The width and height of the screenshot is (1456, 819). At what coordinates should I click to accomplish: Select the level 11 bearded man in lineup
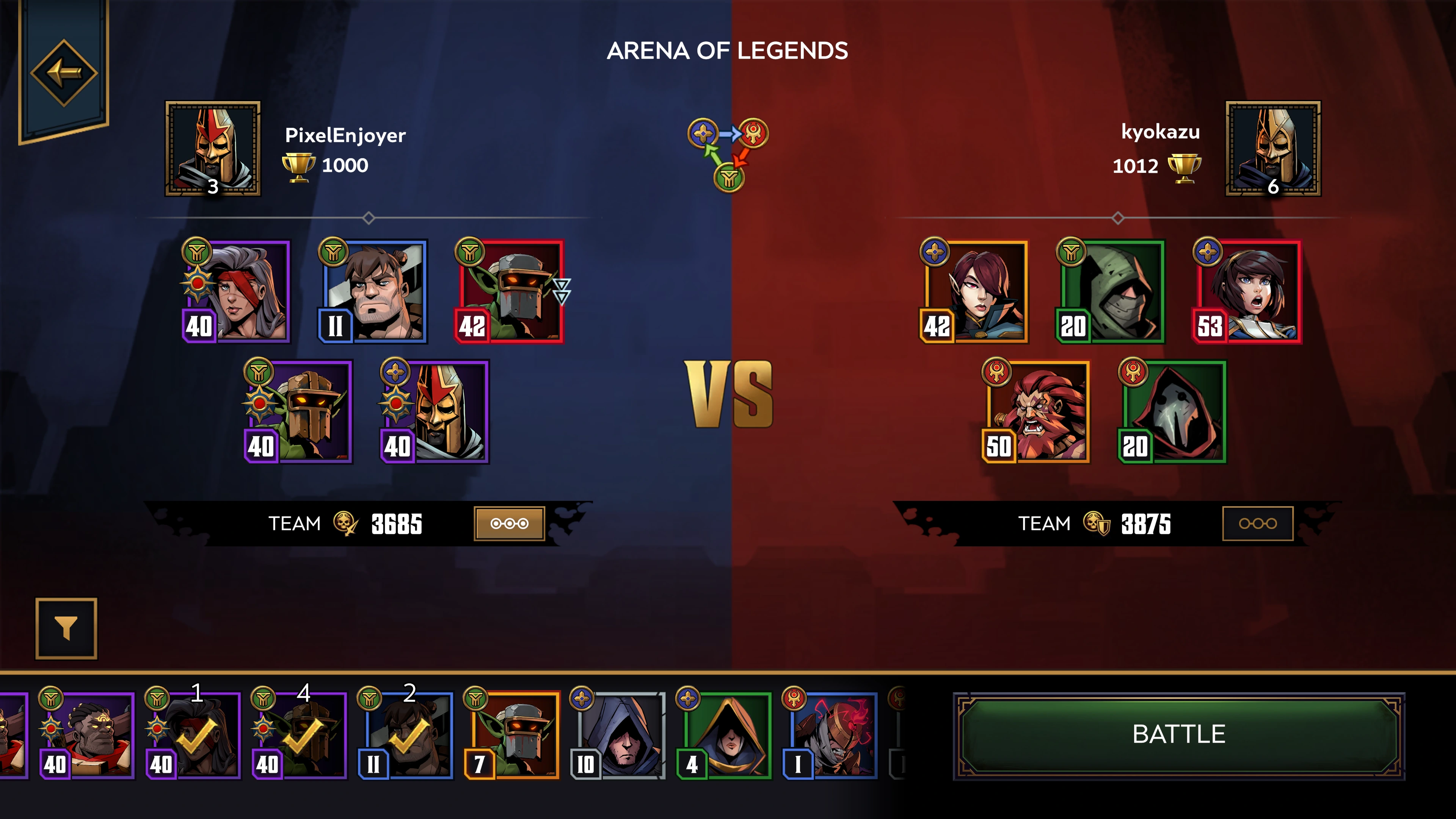tap(373, 292)
